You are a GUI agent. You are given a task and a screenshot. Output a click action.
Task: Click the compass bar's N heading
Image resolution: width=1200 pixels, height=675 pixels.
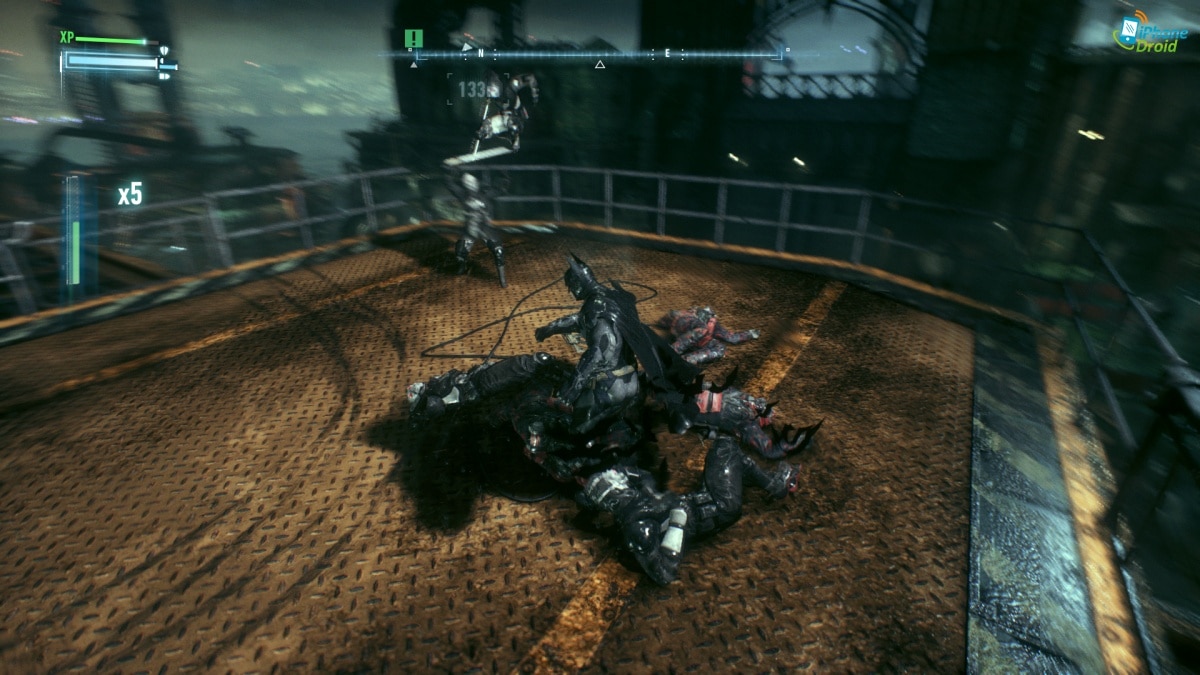pyautogui.click(x=481, y=53)
